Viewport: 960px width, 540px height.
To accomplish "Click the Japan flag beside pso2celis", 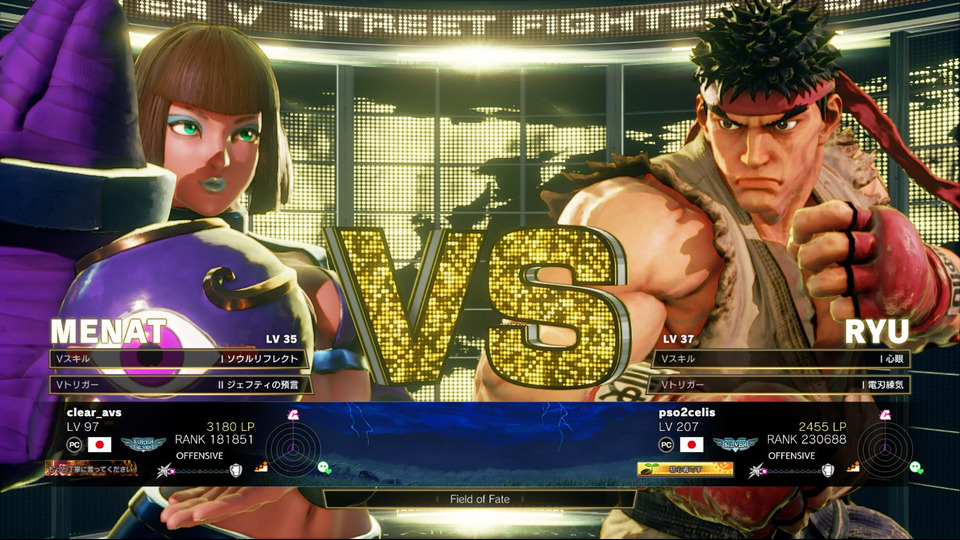I will click(691, 445).
